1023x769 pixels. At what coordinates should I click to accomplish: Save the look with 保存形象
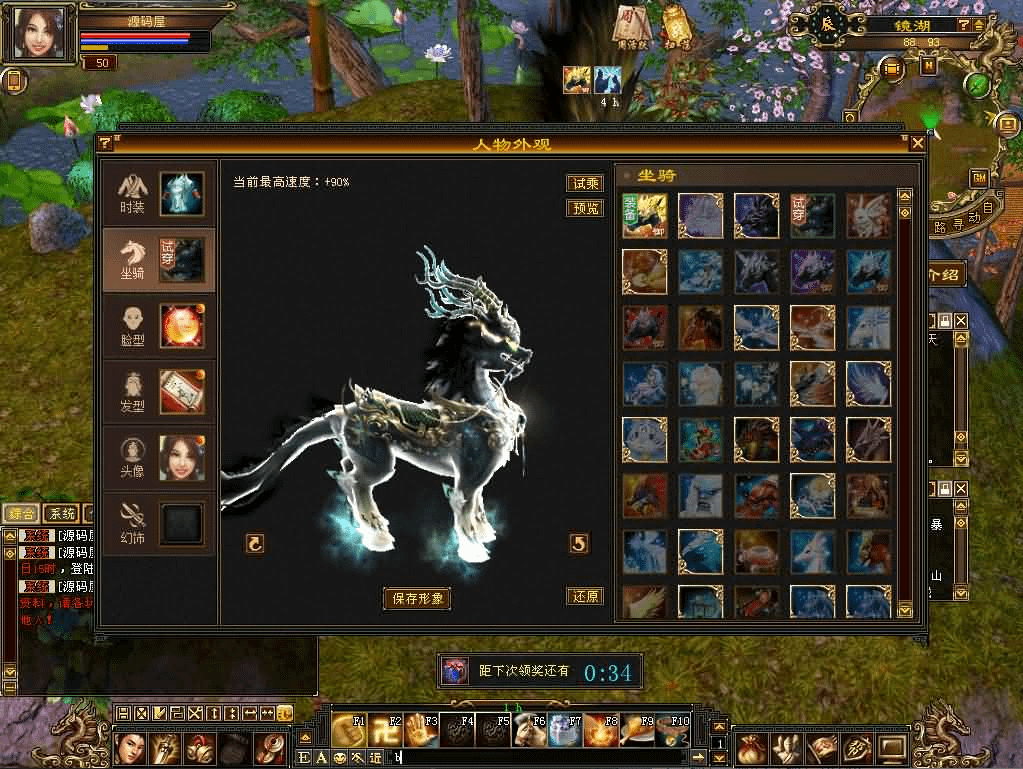coord(417,598)
